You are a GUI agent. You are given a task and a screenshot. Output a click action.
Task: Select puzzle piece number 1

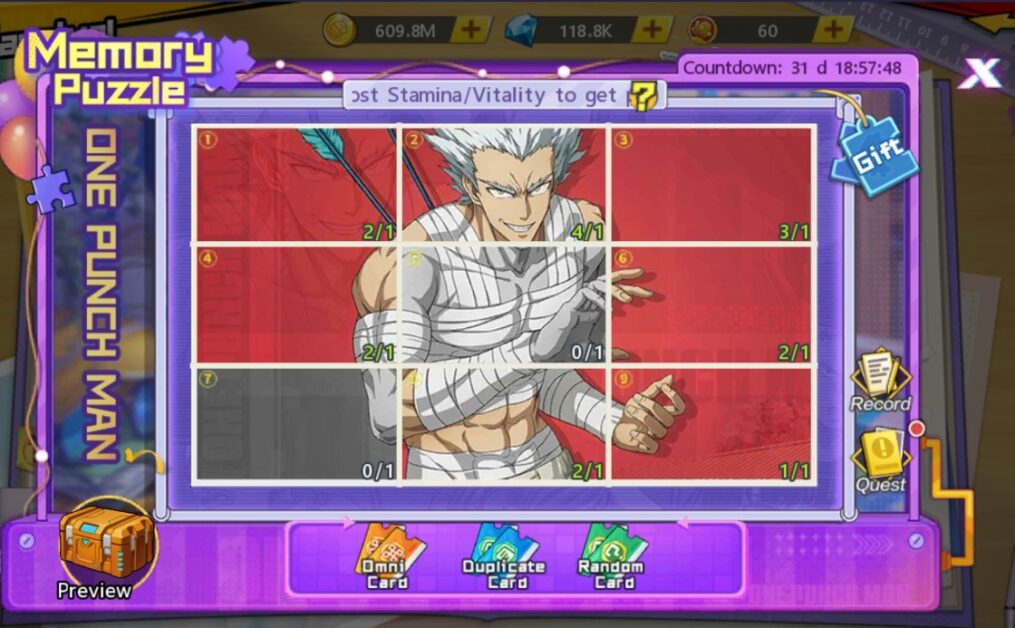295,184
